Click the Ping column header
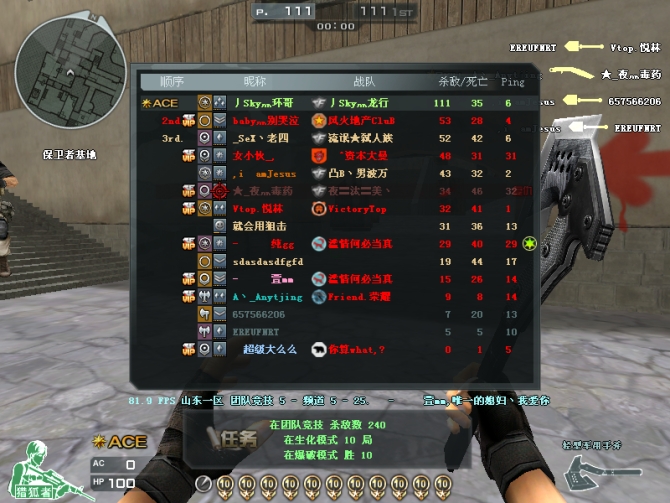This screenshot has width=670, height=503. click(x=512, y=81)
